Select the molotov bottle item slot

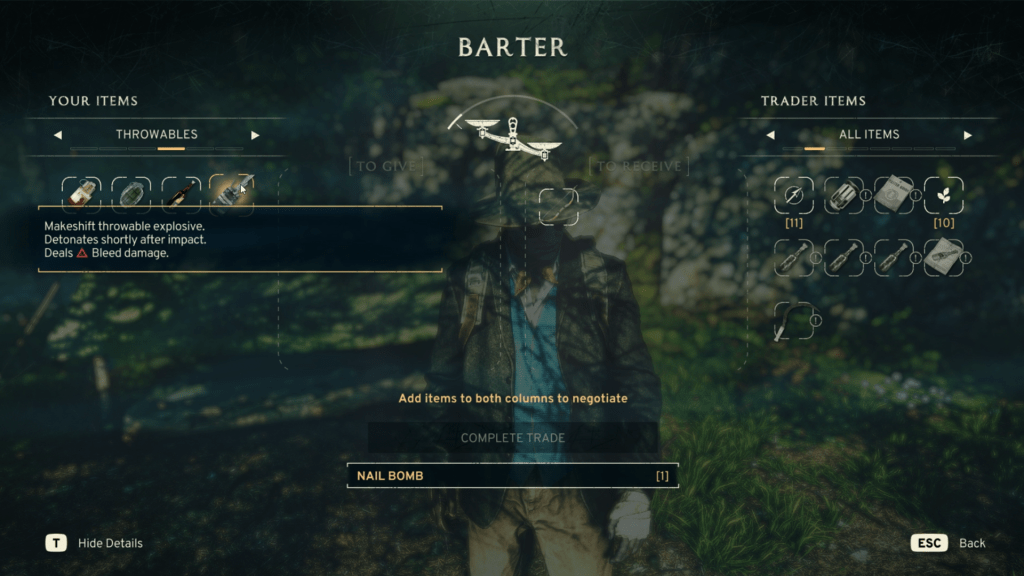pyautogui.click(x=181, y=193)
